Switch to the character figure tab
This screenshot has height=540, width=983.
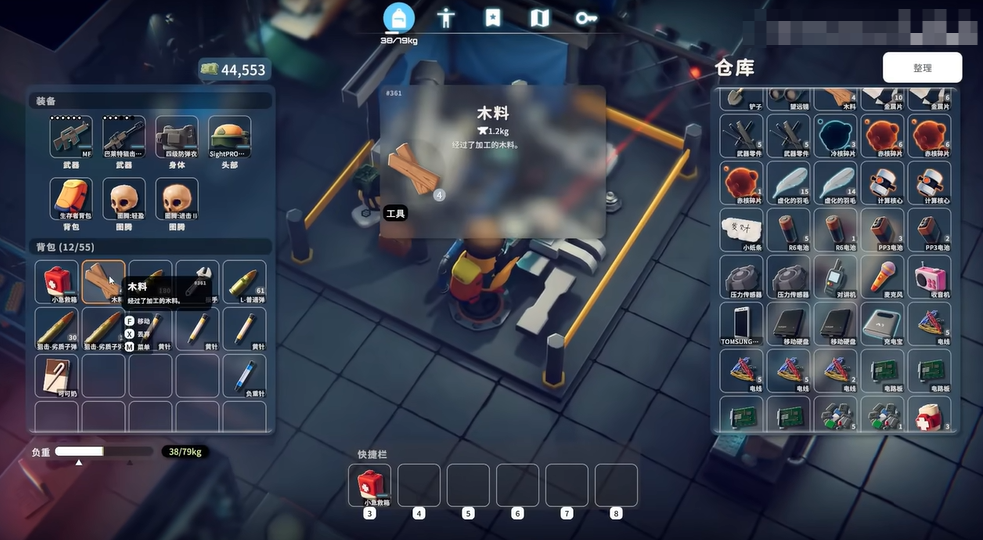(x=446, y=18)
